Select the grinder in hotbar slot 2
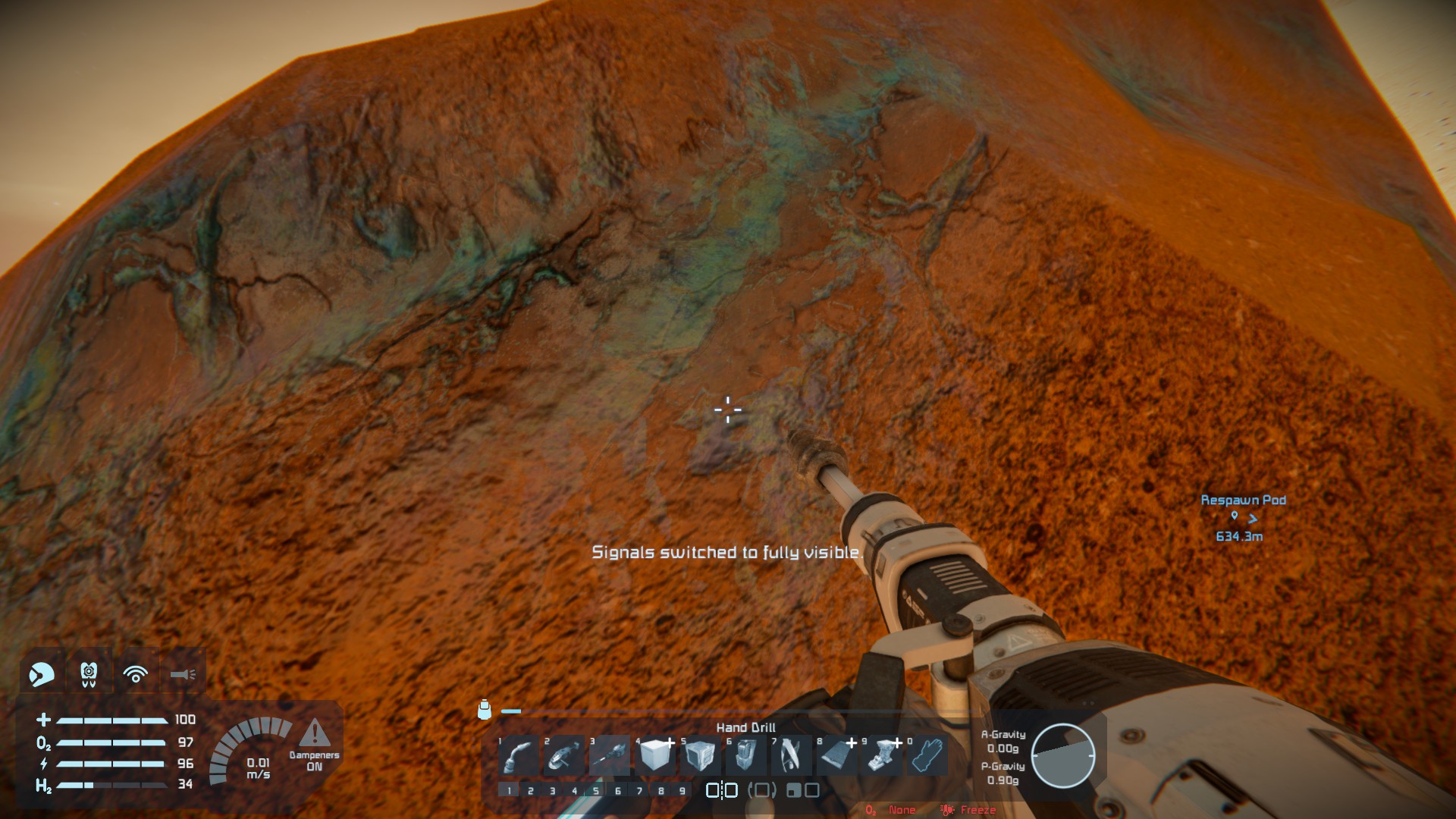The width and height of the screenshot is (1456, 819). pos(564,755)
